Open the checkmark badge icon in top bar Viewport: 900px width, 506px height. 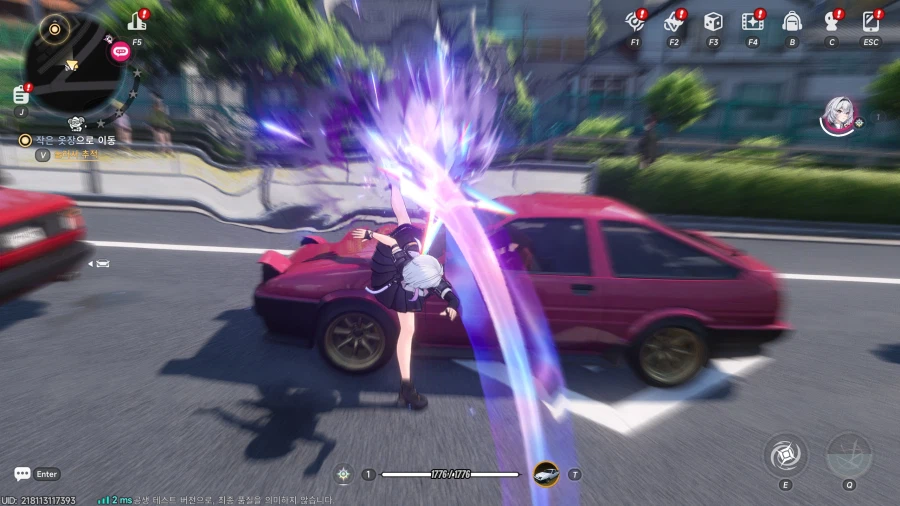(673, 21)
